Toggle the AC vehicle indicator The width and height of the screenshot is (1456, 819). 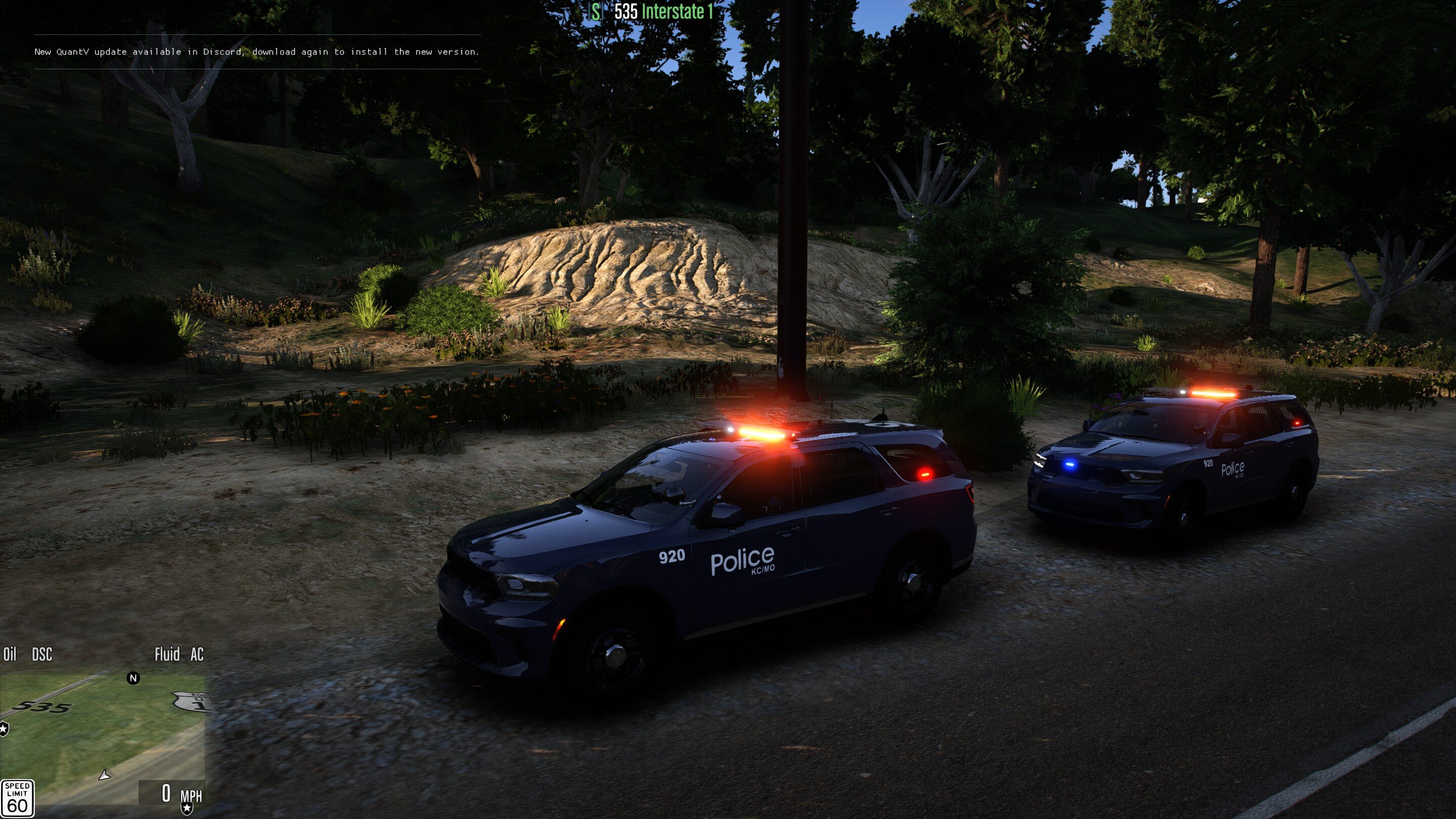[197, 655]
